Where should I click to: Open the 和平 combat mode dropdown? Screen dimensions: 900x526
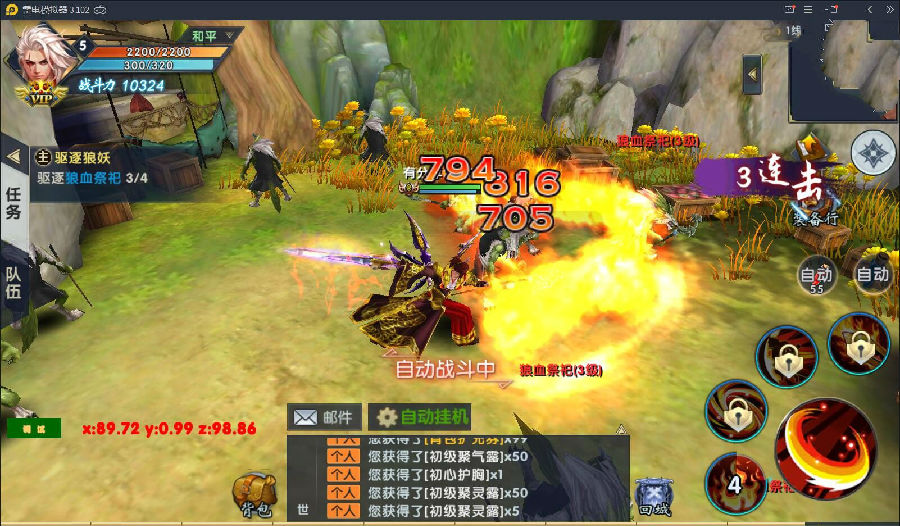(x=213, y=36)
